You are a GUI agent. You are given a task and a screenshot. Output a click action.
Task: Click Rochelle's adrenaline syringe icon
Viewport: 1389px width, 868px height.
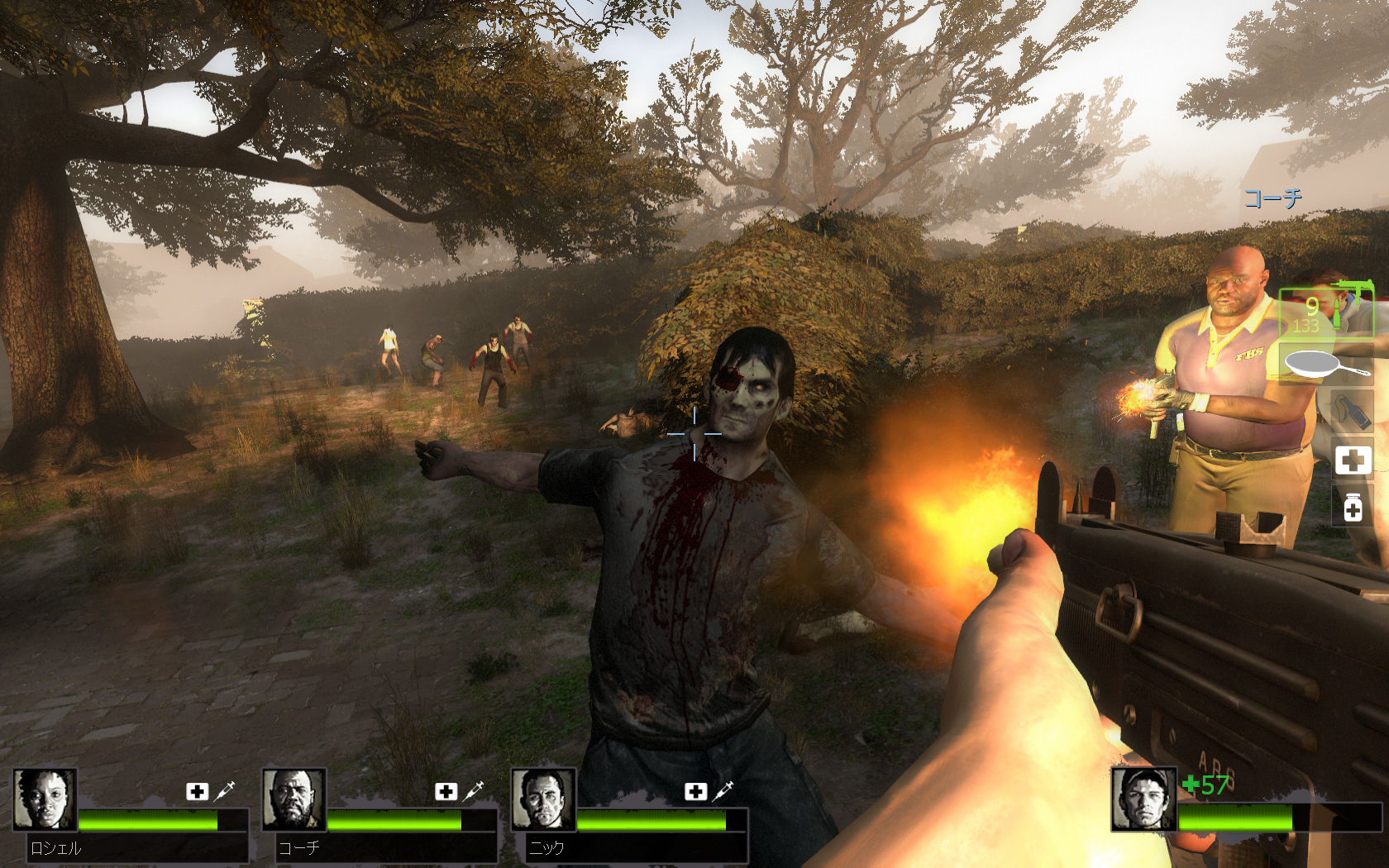[x=225, y=791]
